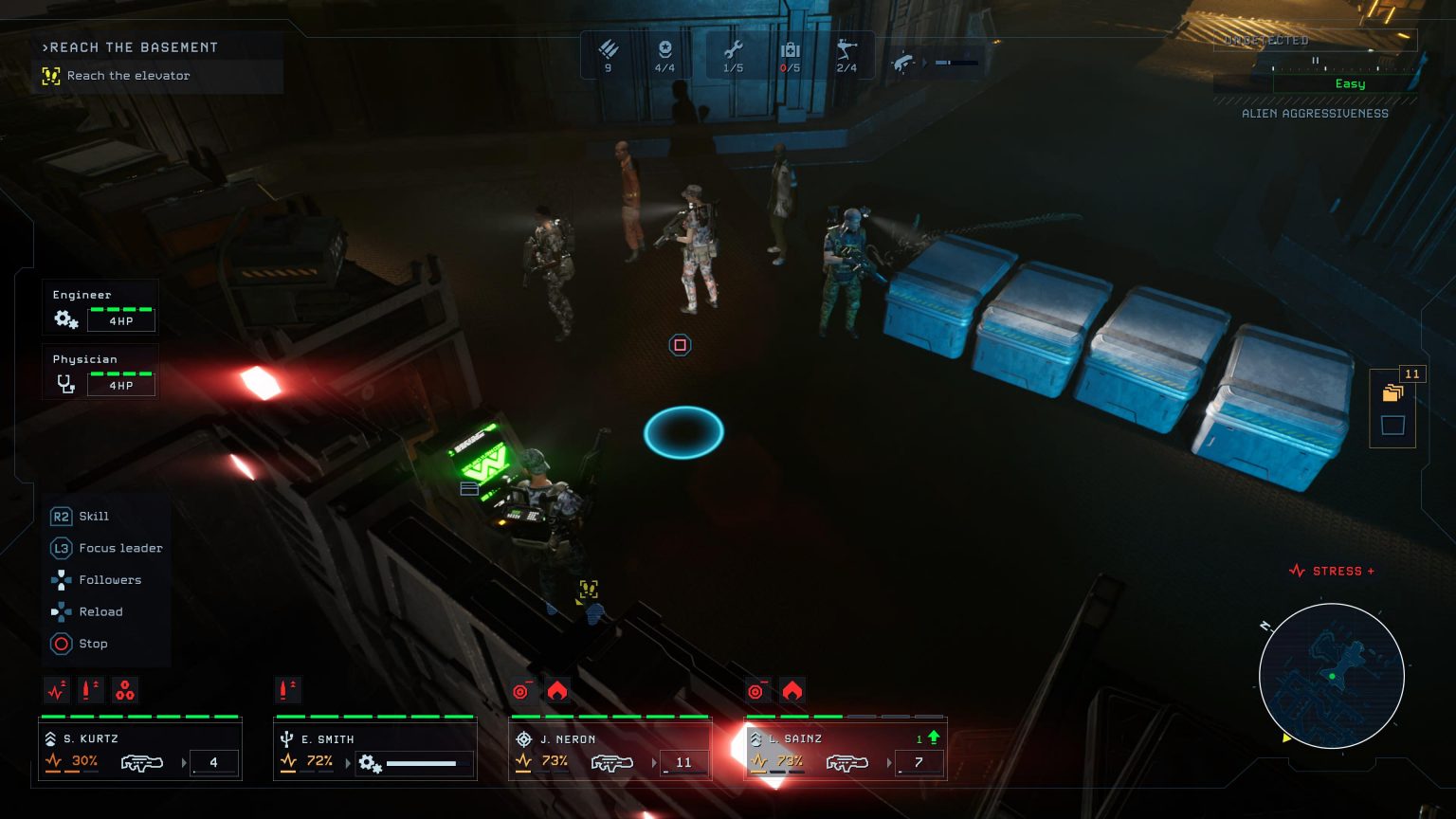Click the datapad files icon showing 11
The height and width of the screenshot is (819, 1456).
coord(1392,392)
